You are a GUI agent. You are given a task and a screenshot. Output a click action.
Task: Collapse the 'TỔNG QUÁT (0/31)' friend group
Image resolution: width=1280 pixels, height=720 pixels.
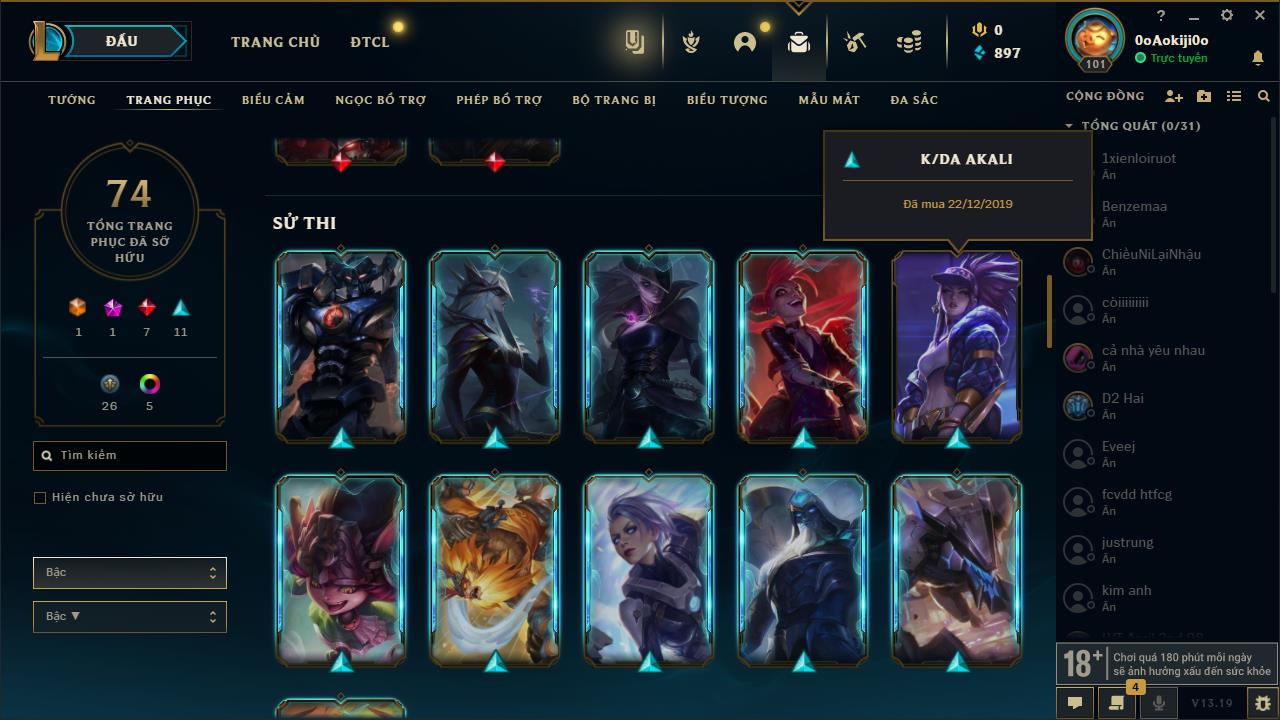(1069, 125)
